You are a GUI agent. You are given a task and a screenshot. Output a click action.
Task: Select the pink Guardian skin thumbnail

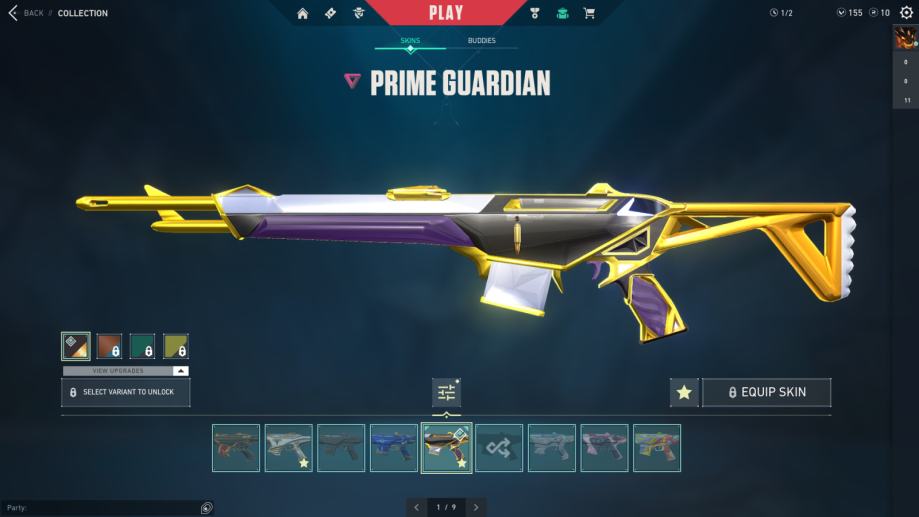[x=604, y=448]
